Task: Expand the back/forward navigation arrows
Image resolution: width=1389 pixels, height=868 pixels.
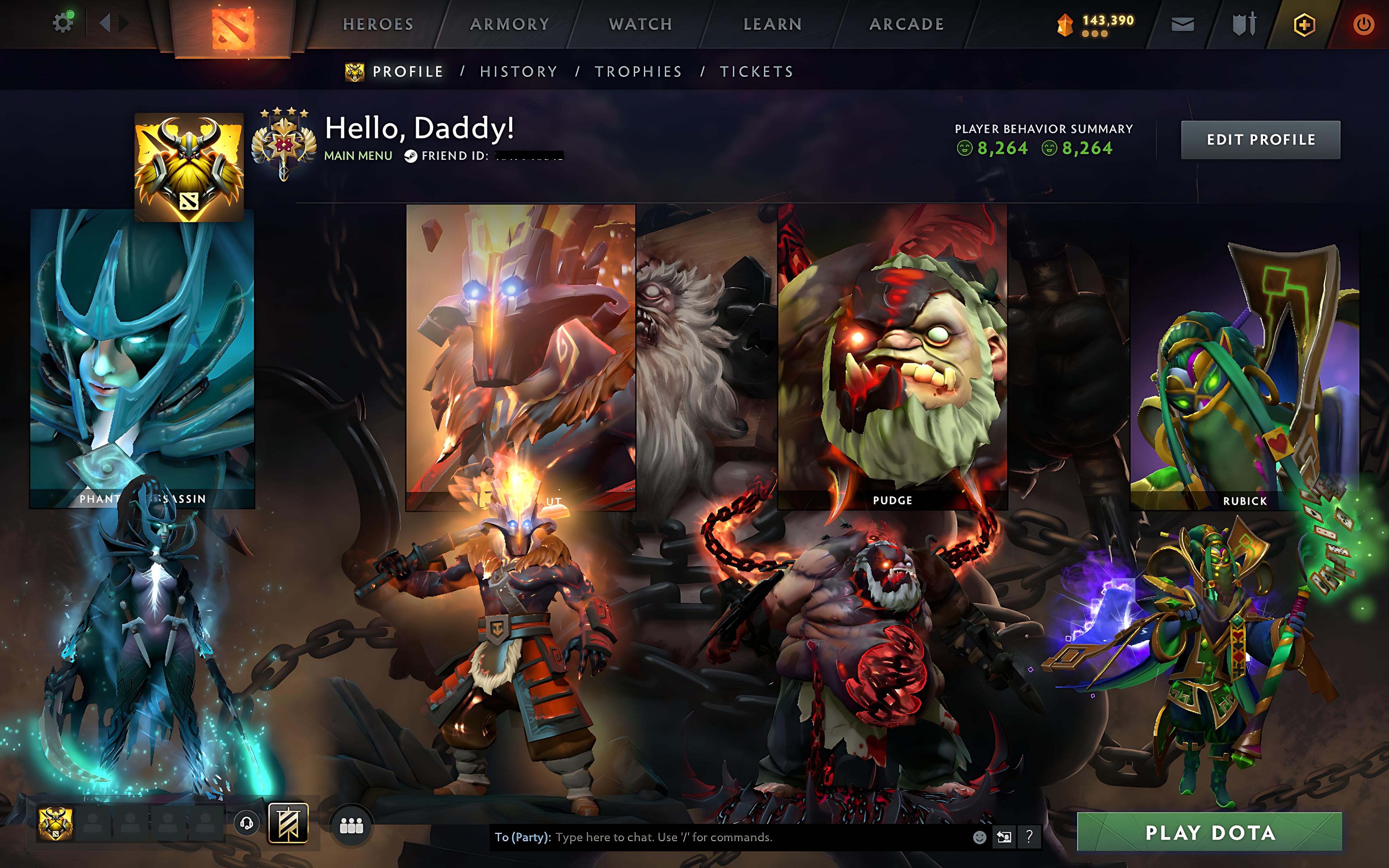Action: (x=114, y=24)
